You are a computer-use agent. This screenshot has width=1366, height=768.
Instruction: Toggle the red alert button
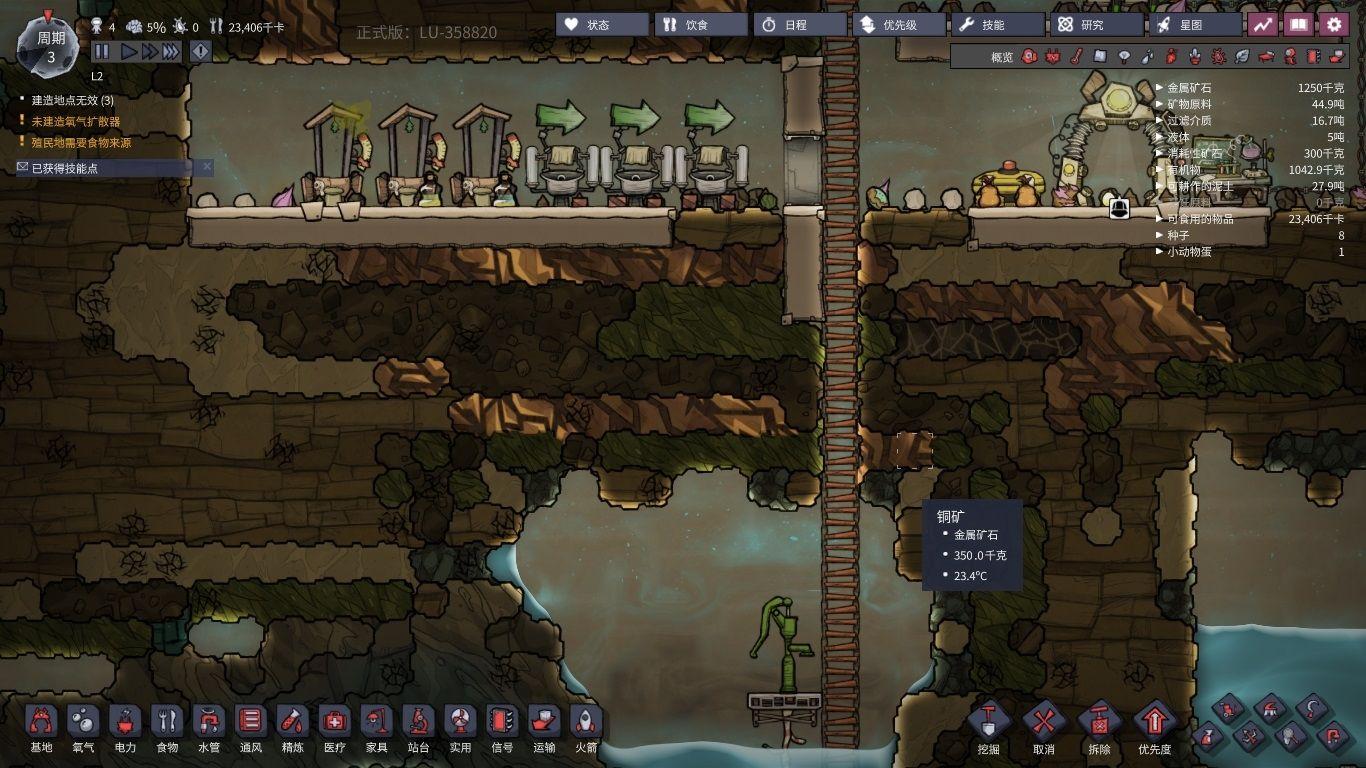(200, 51)
